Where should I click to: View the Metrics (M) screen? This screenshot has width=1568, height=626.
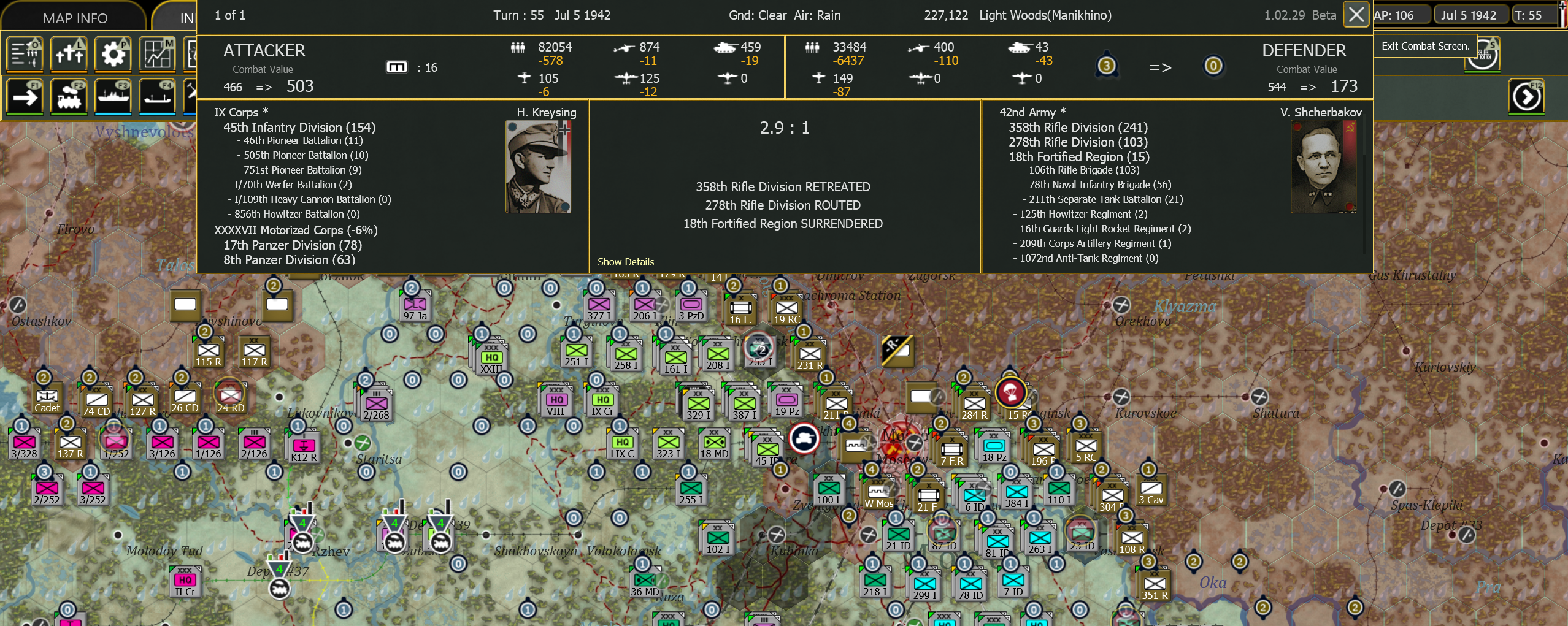tap(157, 54)
